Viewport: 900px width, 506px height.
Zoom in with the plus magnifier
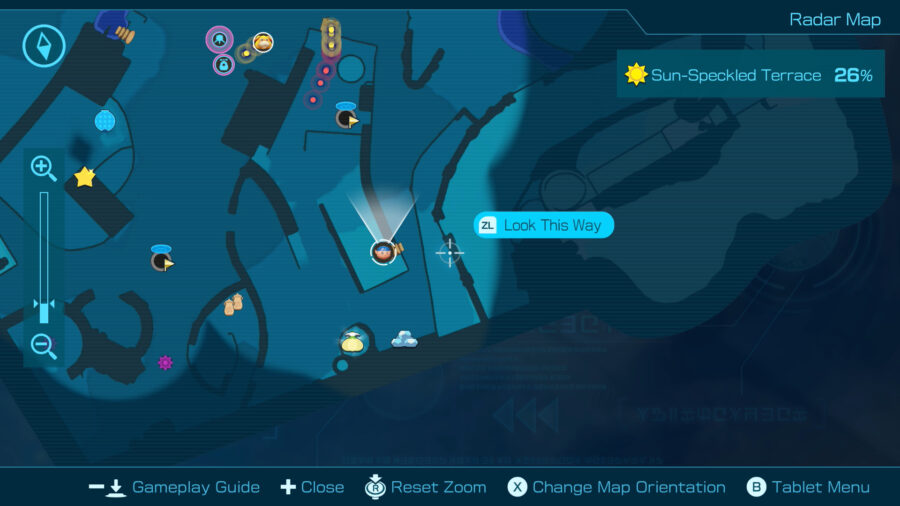[43, 167]
